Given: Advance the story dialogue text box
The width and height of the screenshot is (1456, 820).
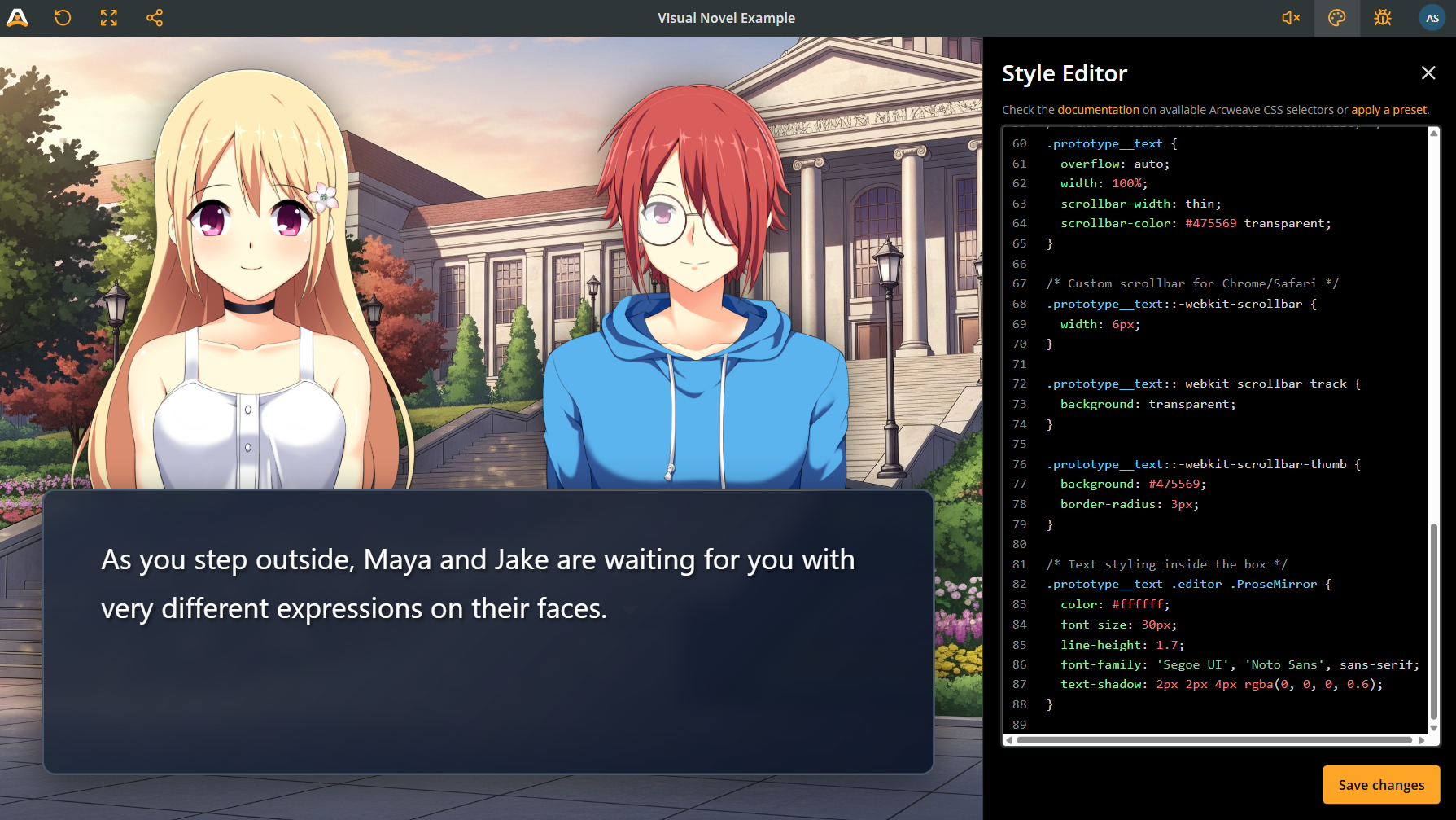Looking at the screenshot, I should tap(488, 631).
